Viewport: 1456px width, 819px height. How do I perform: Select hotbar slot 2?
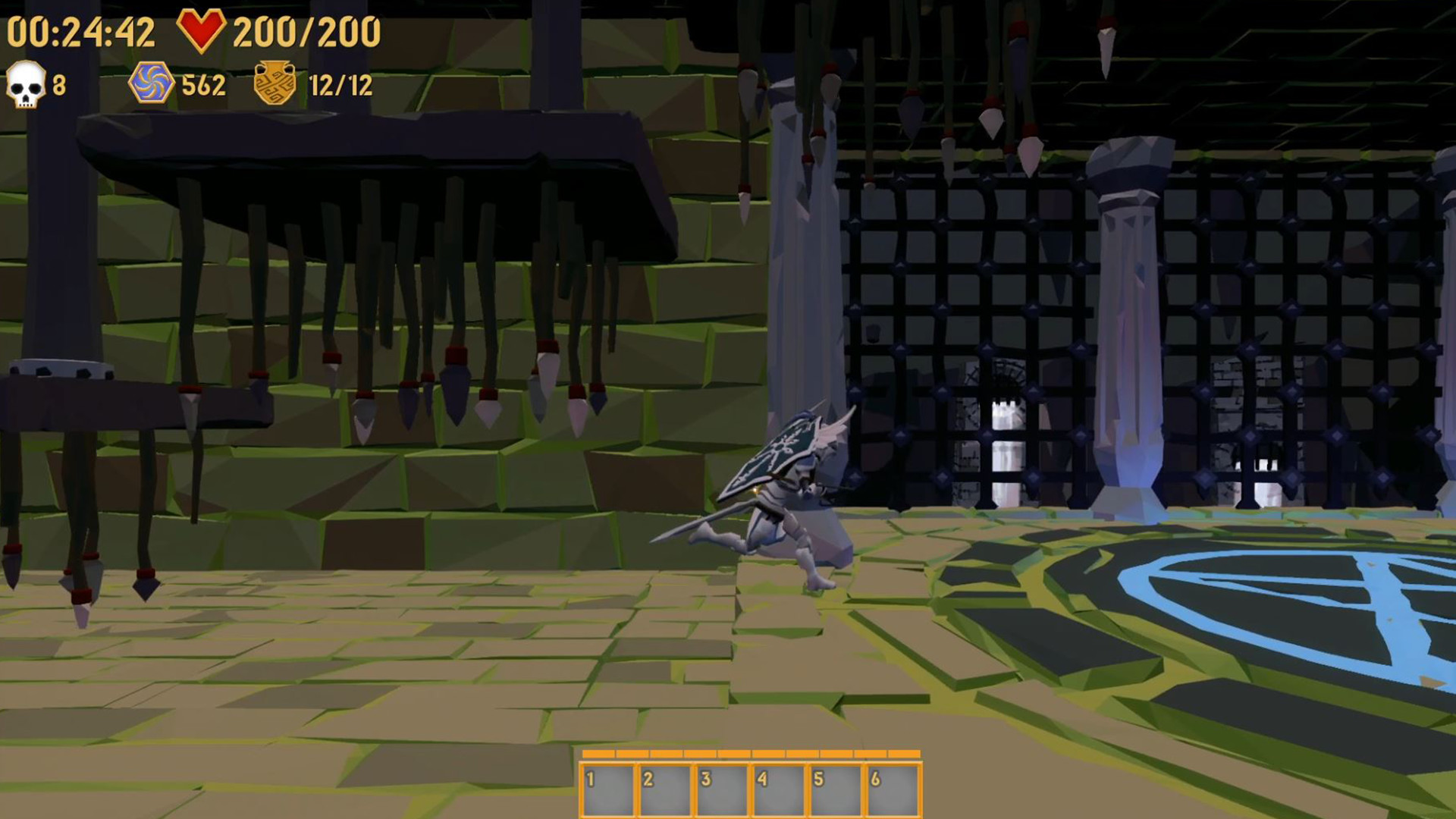(664, 791)
